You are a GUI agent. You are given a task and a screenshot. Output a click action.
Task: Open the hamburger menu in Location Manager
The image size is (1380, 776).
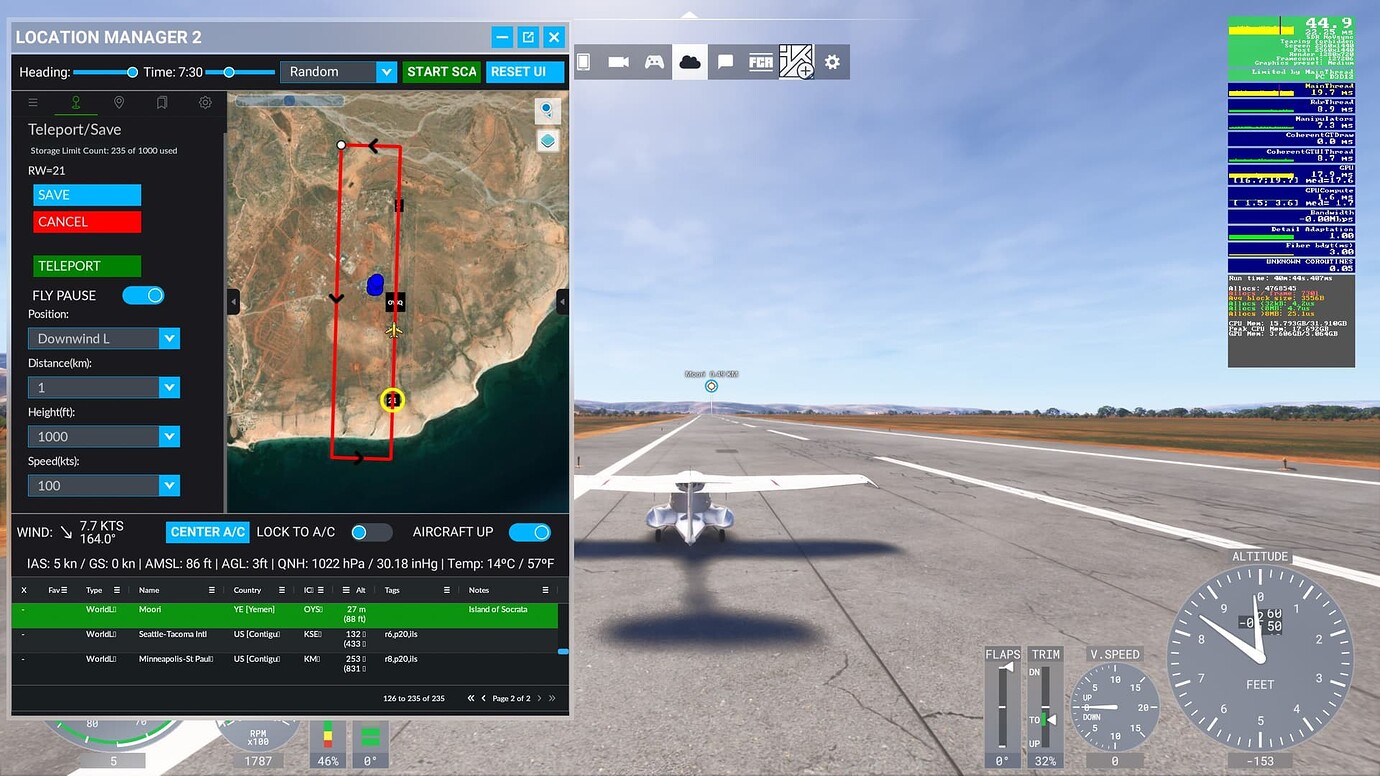[33, 102]
